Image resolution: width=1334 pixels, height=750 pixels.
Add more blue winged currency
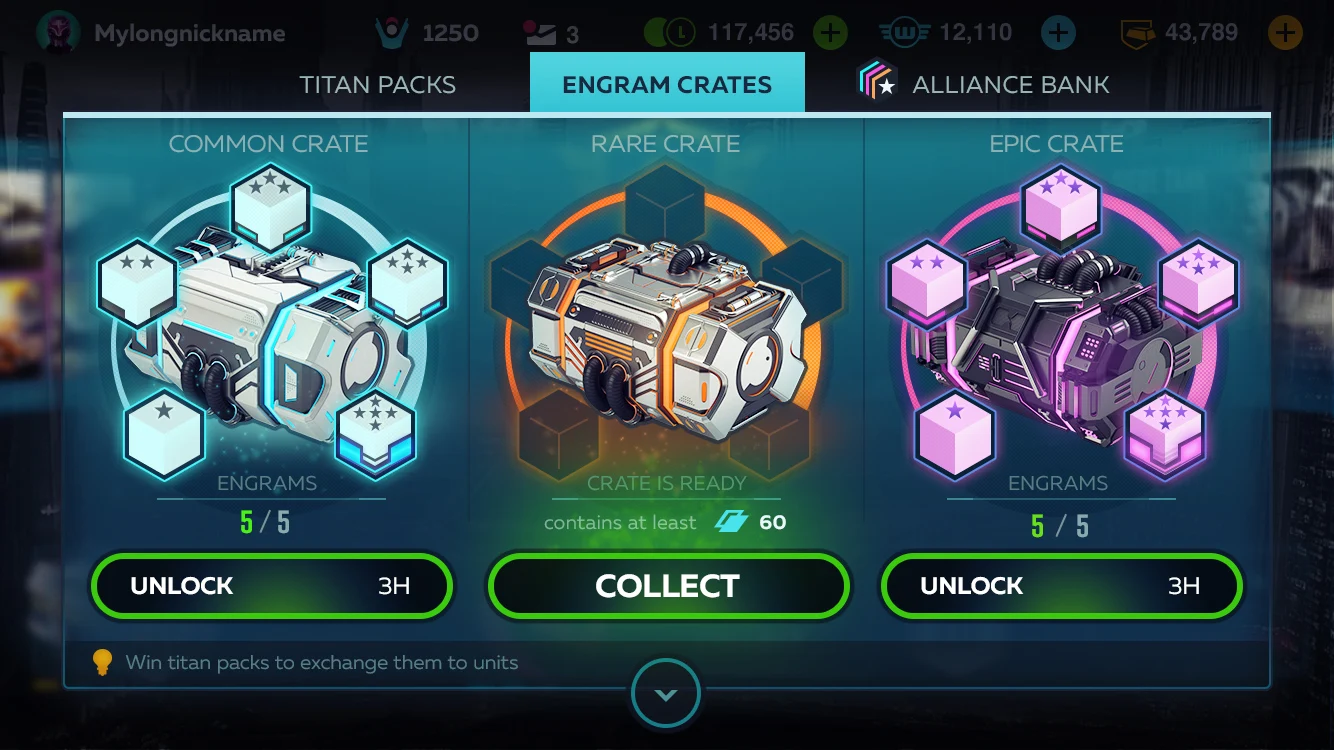(x=1058, y=33)
